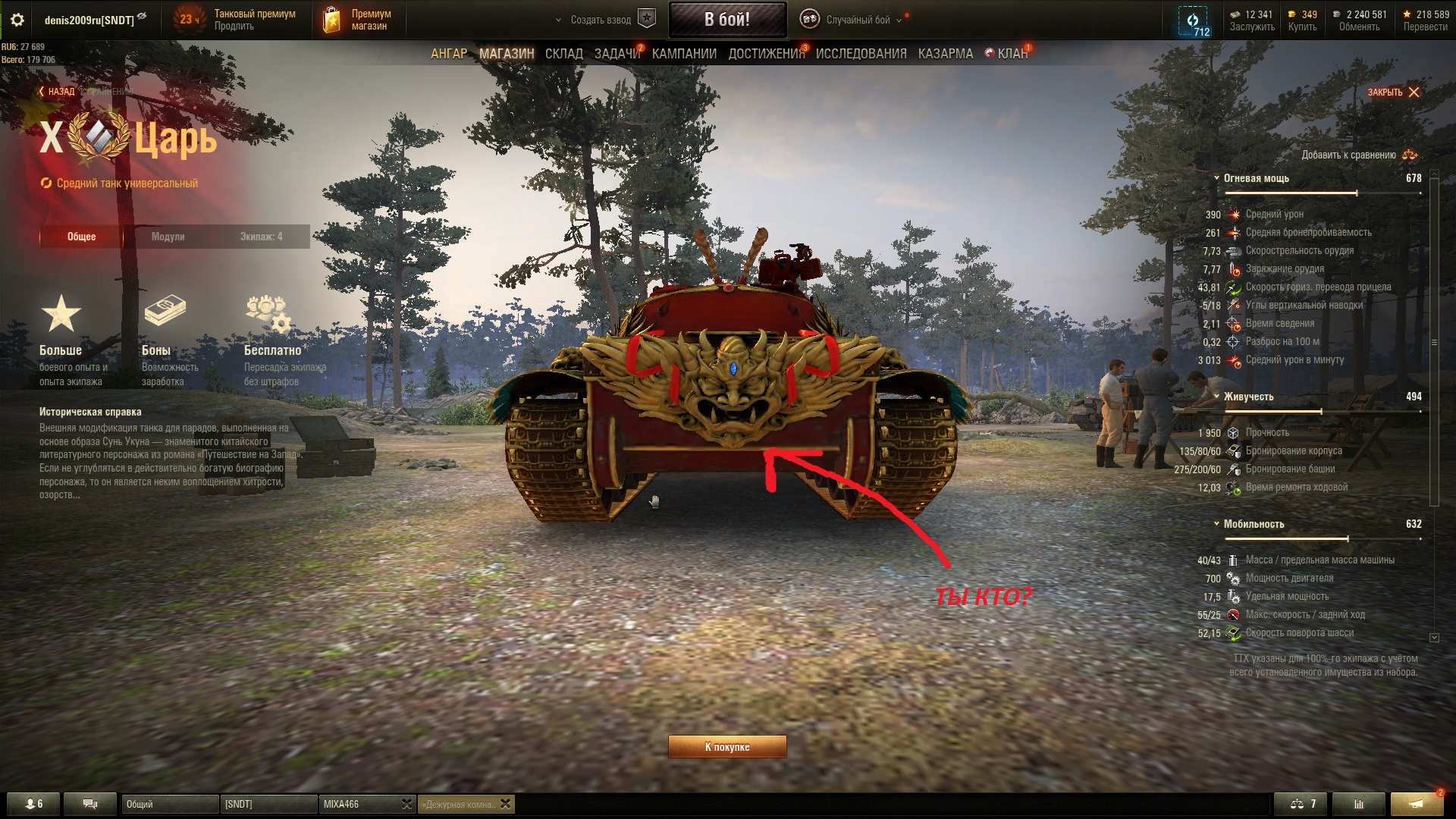Open the settings gear menu

coord(17,20)
